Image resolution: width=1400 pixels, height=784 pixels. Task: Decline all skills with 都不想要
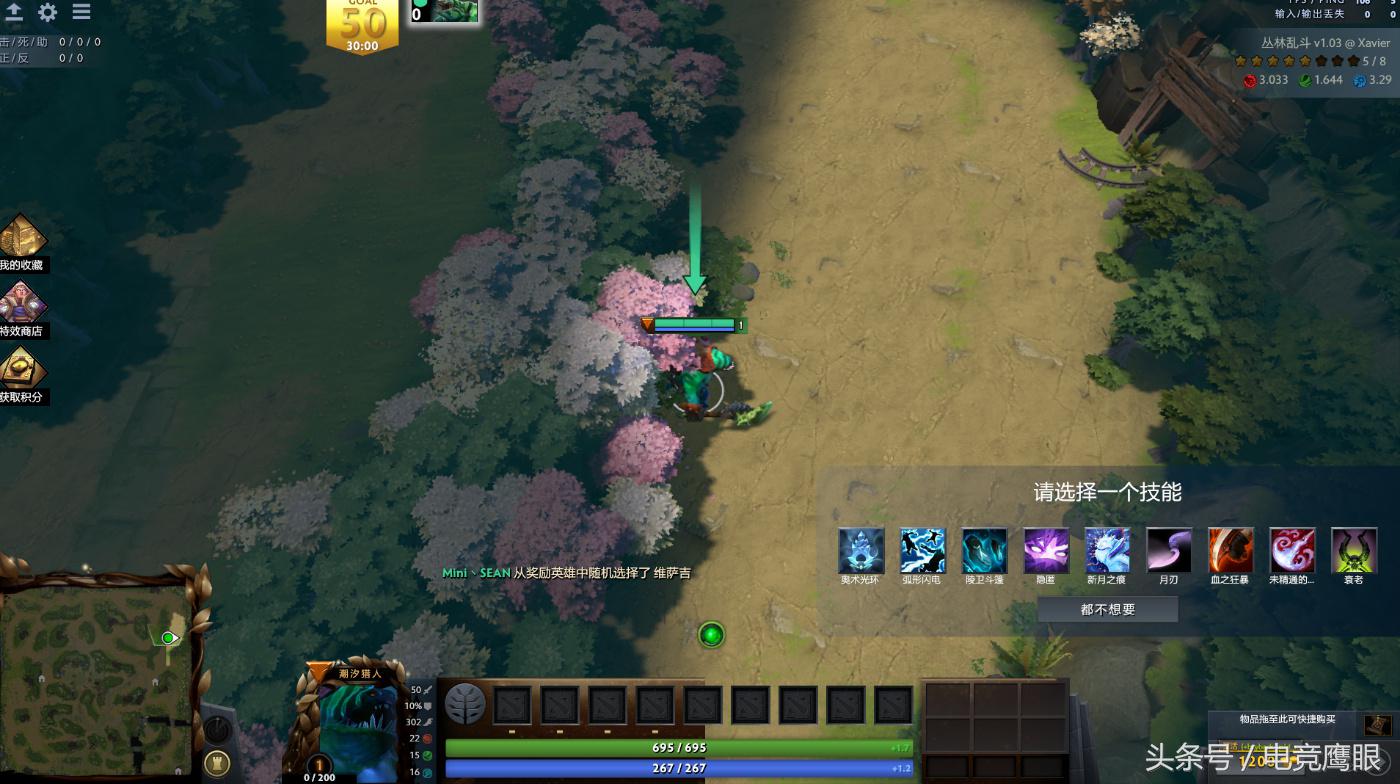click(1108, 609)
